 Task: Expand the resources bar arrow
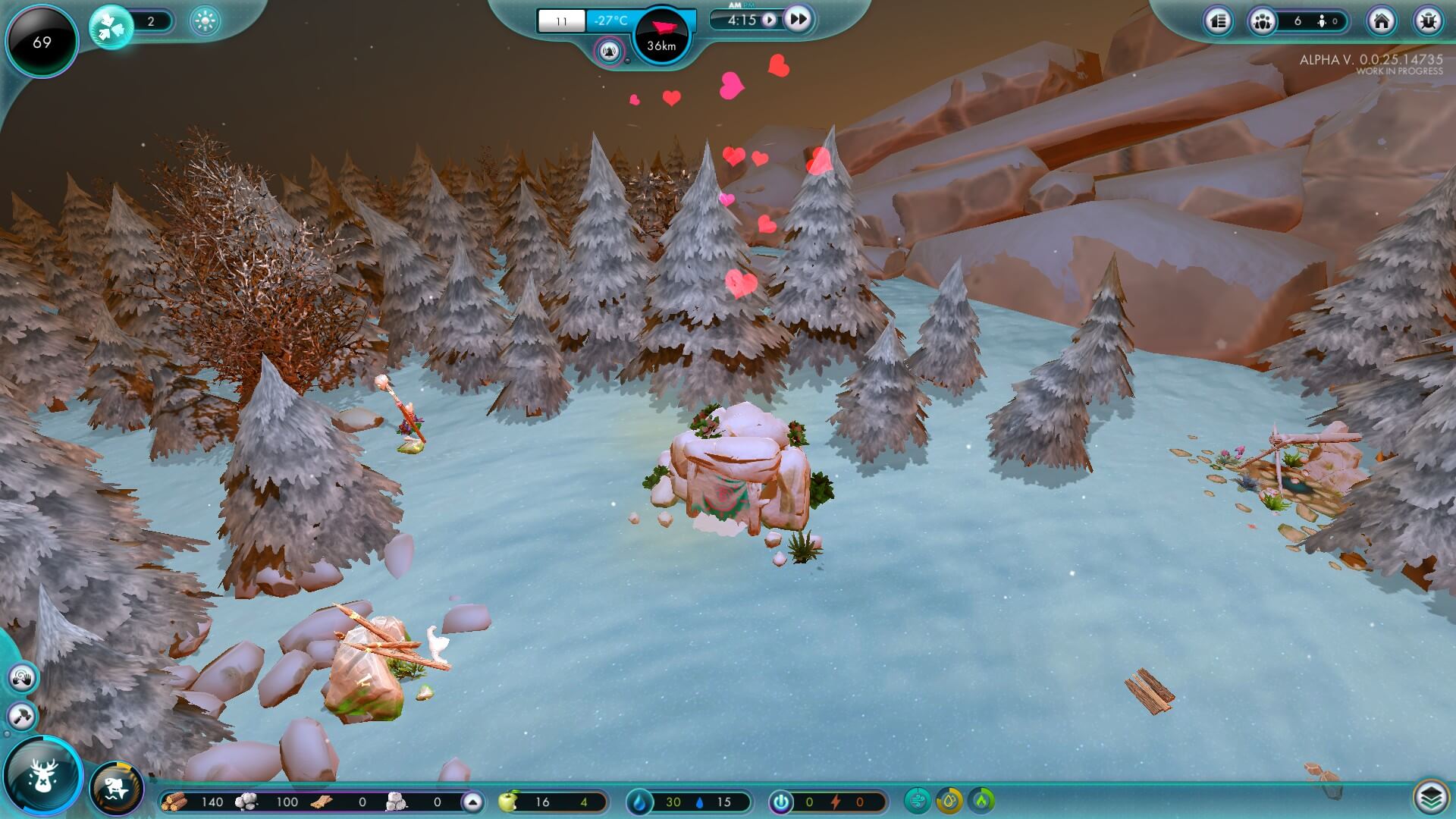coord(472,802)
